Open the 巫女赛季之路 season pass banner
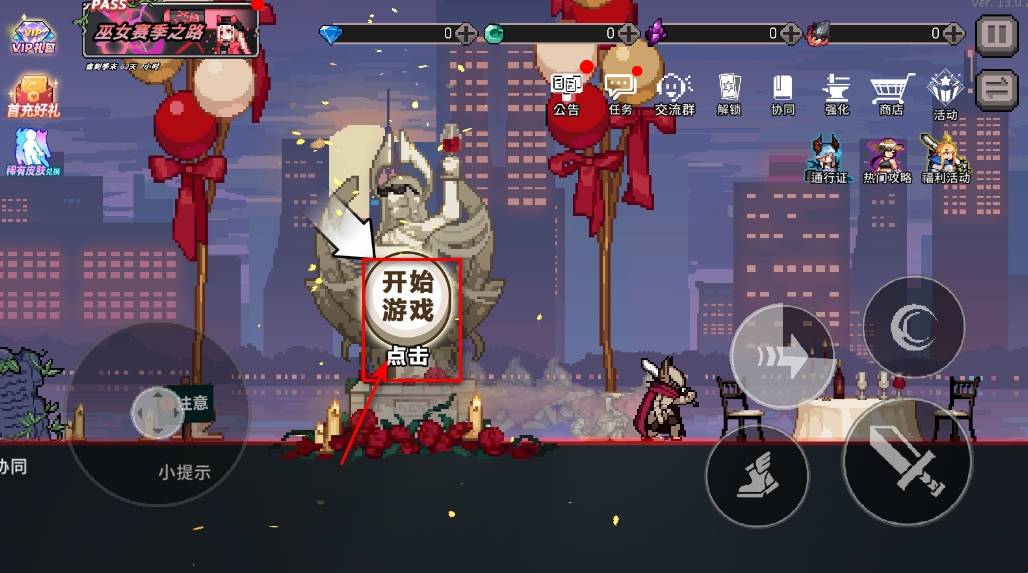Image resolution: width=1028 pixels, height=573 pixels. click(x=170, y=31)
